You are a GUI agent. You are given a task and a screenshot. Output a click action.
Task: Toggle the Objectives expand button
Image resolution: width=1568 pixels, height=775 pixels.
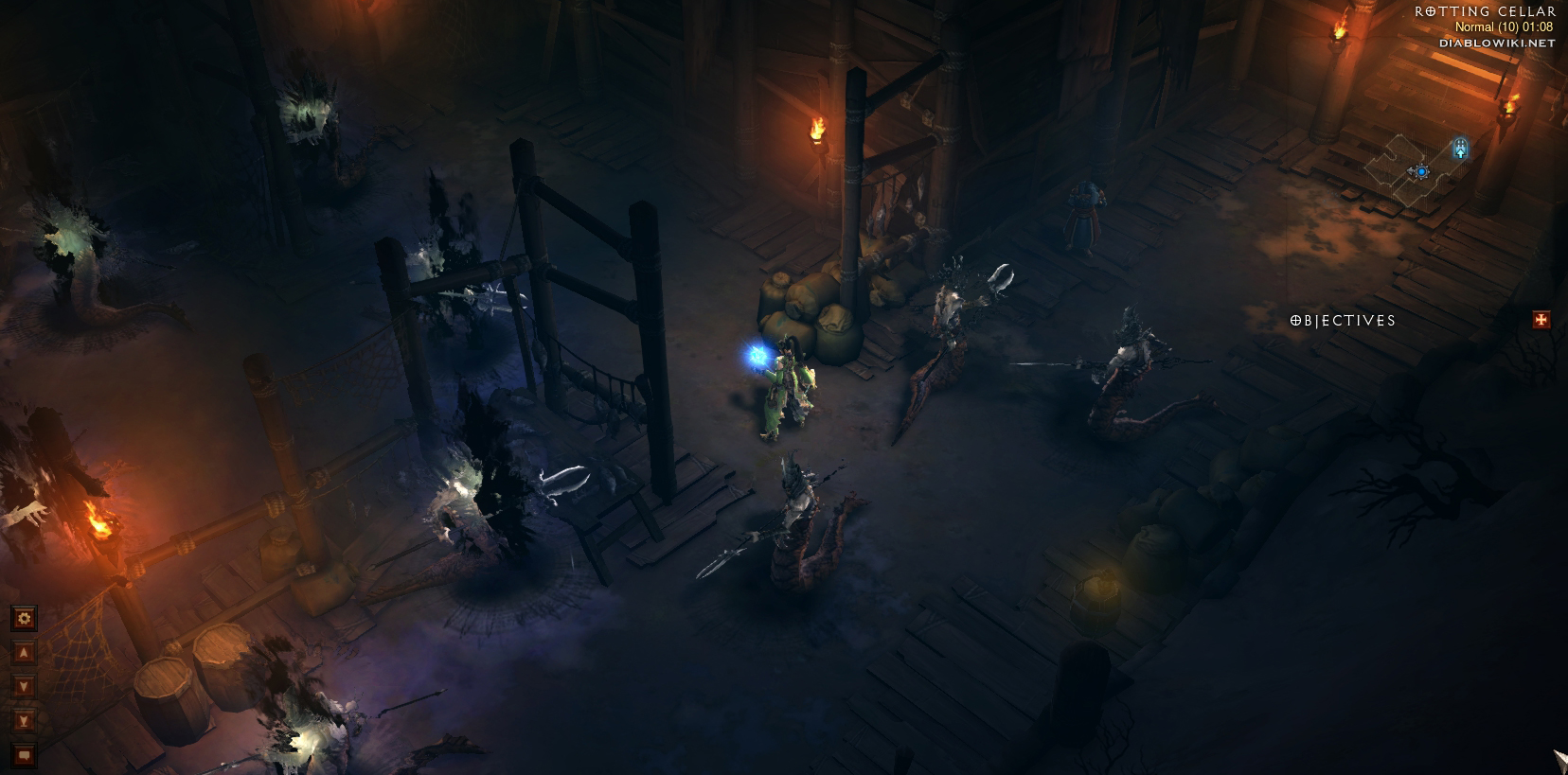1541,320
